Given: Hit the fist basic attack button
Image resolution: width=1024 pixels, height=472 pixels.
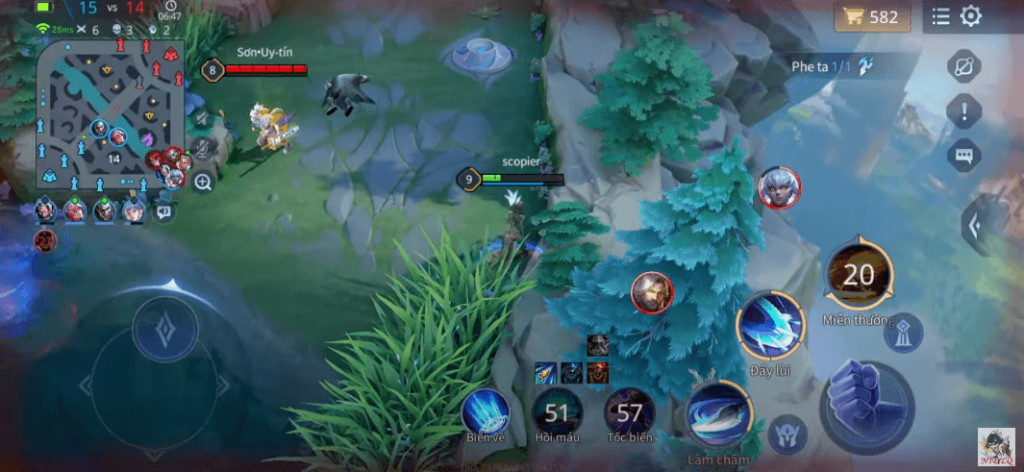Looking at the screenshot, I should 866,406.
